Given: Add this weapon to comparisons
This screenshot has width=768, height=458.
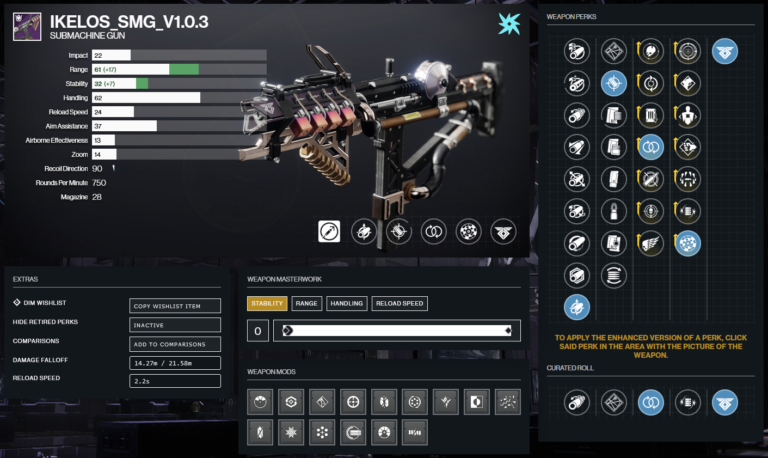Looking at the screenshot, I should 175,343.
